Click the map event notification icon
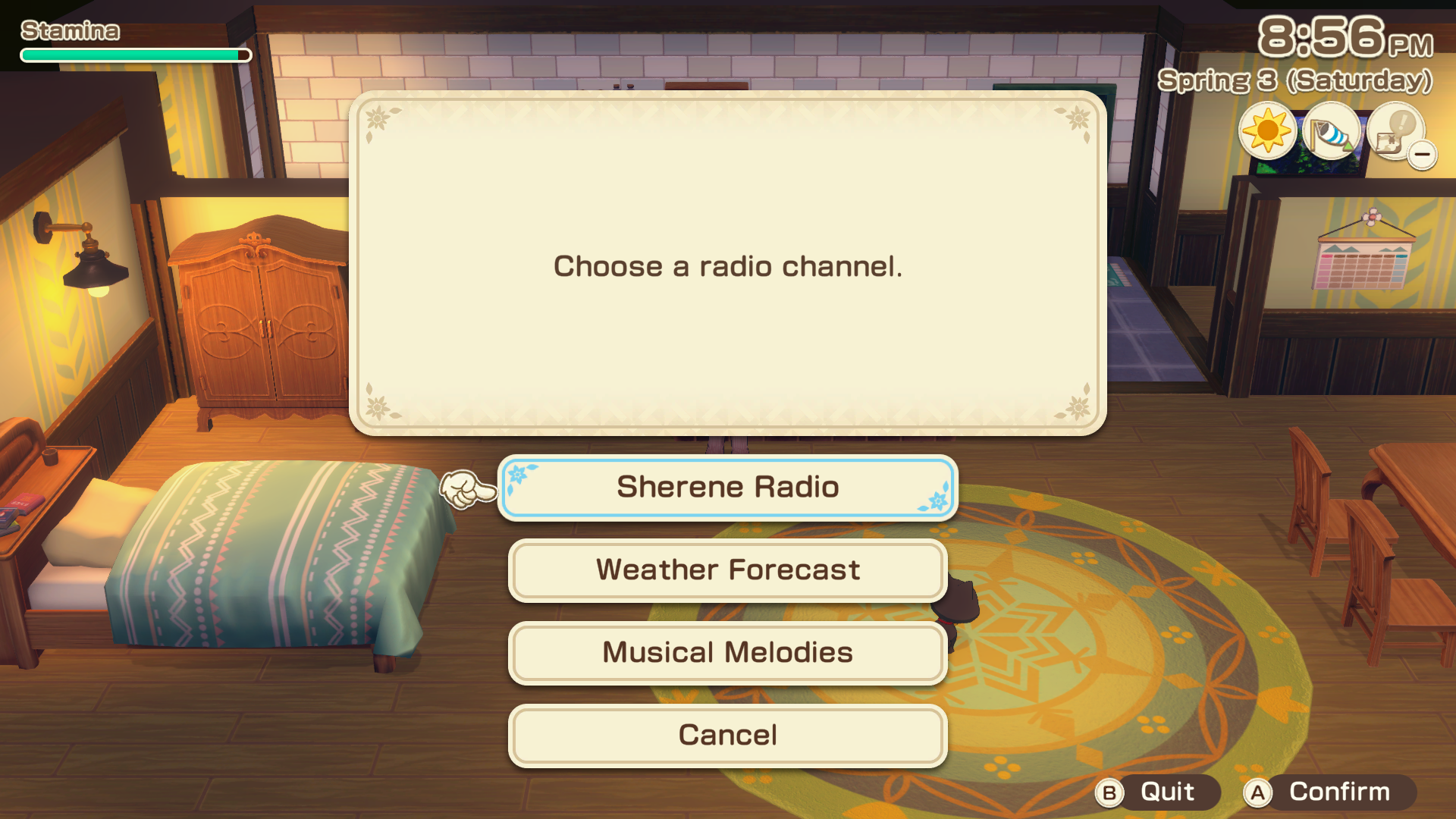Image resolution: width=1456 pixels, height=819 pixels. pos(1395,135)
